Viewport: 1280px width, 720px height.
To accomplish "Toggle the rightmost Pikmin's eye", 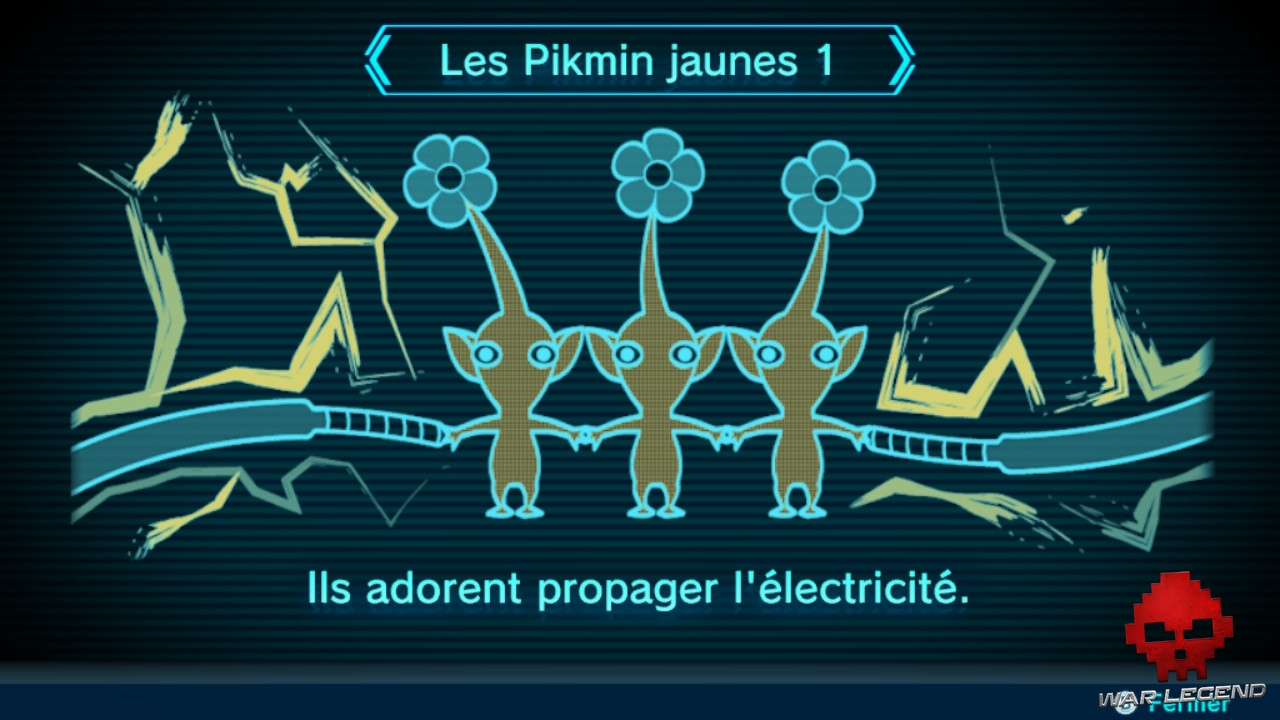I will (825, 353).
